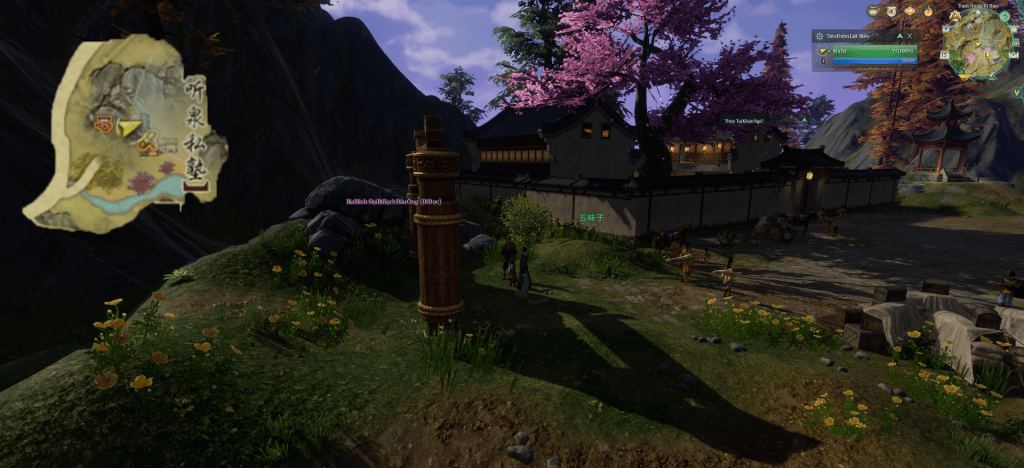1024x468 pixels.
Task: Close the quest tracker panel
Action: coord(909,36)
